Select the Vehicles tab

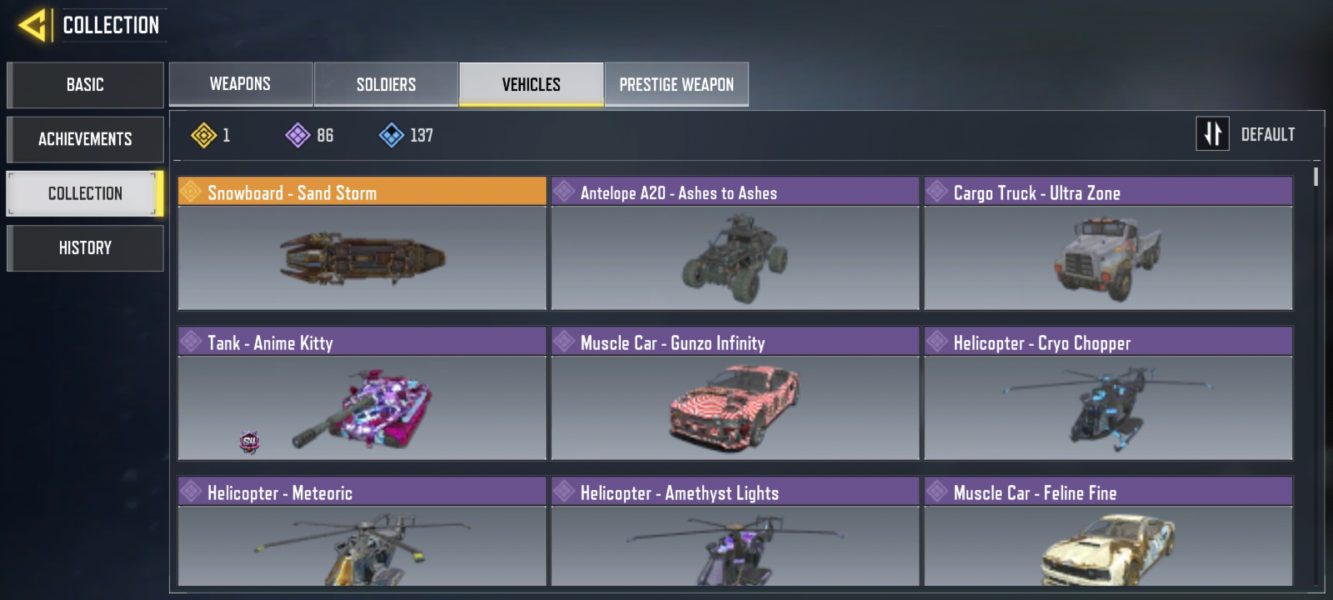pyautogui.click(x=531, y=84)
